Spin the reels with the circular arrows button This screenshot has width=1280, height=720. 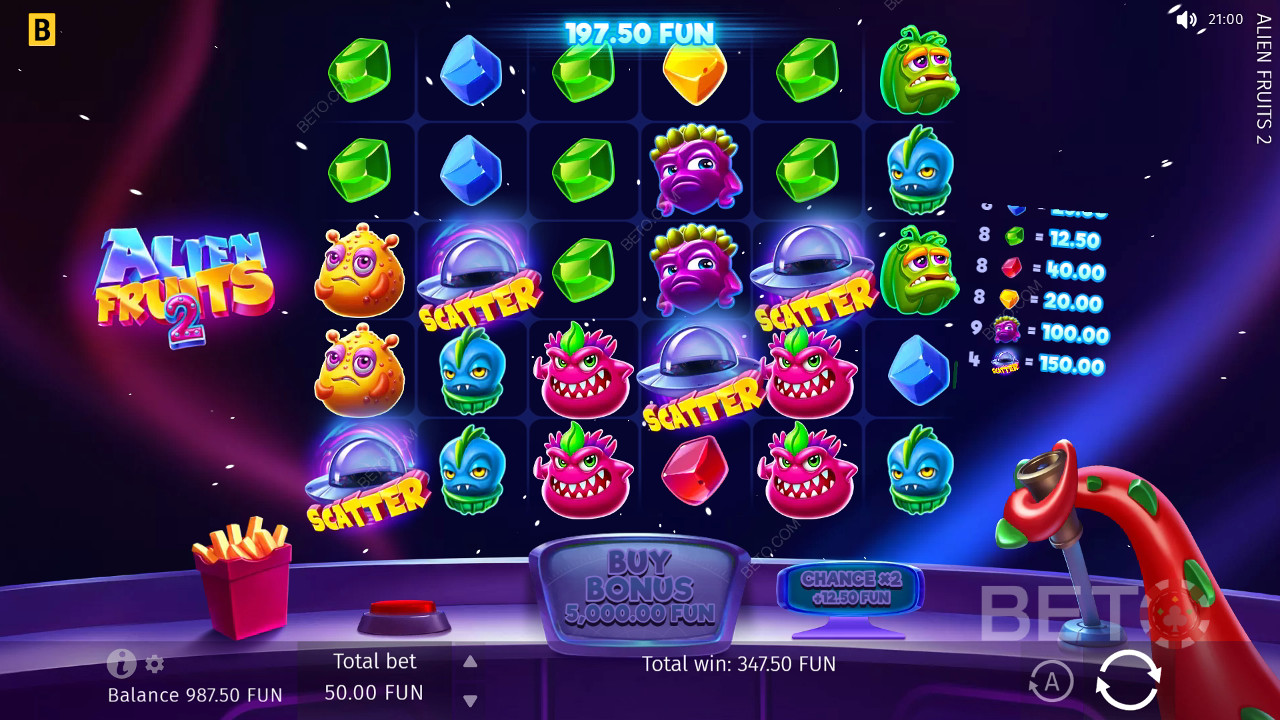(x=1128, y=680)
